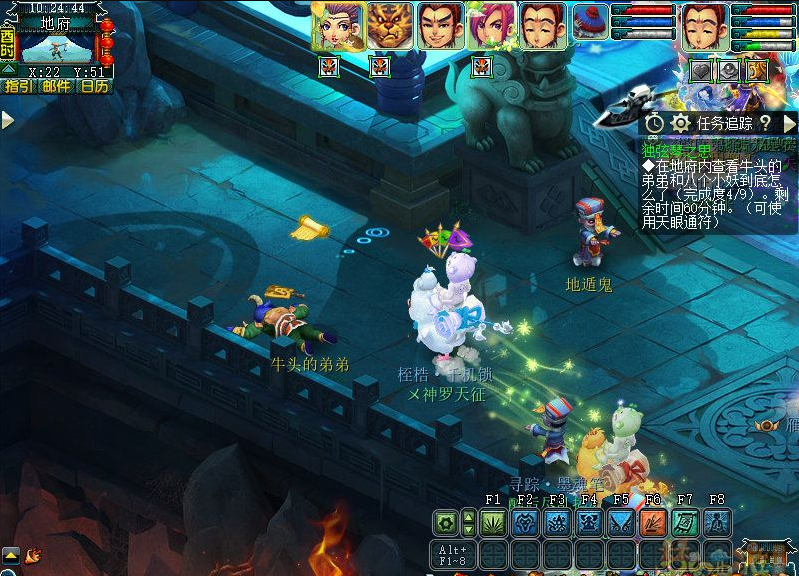Open the player character portrait

click(x=704, y=26)
